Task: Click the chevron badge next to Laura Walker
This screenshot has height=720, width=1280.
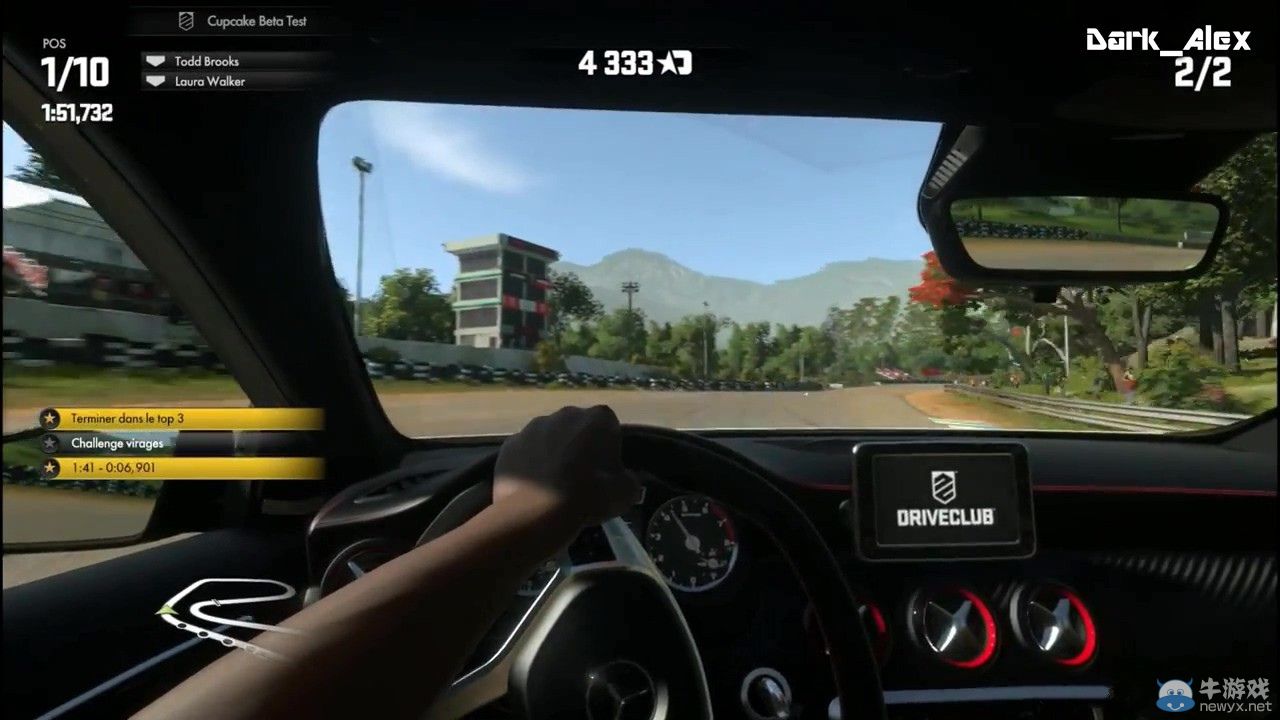Action: click(x=156, y=81)
